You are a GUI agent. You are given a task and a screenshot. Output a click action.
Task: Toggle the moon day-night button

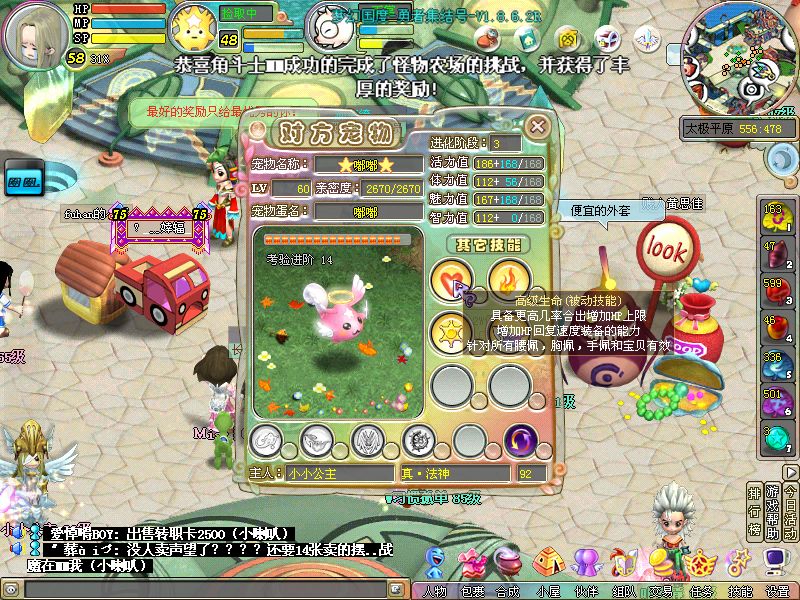[780, 157]
